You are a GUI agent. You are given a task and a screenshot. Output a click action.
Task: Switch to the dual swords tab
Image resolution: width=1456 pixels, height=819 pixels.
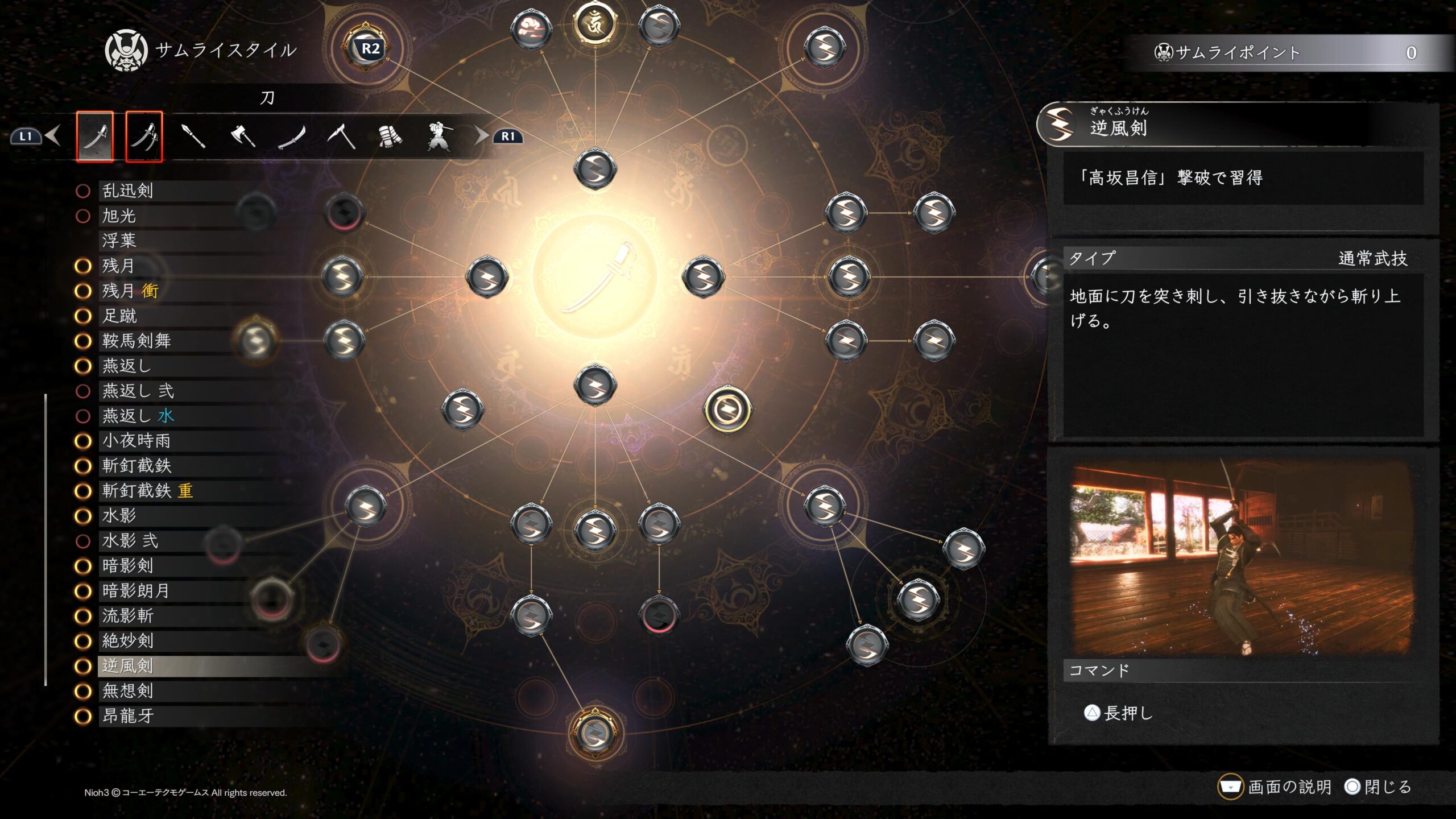pyautogui.click(x=144, y=136)
